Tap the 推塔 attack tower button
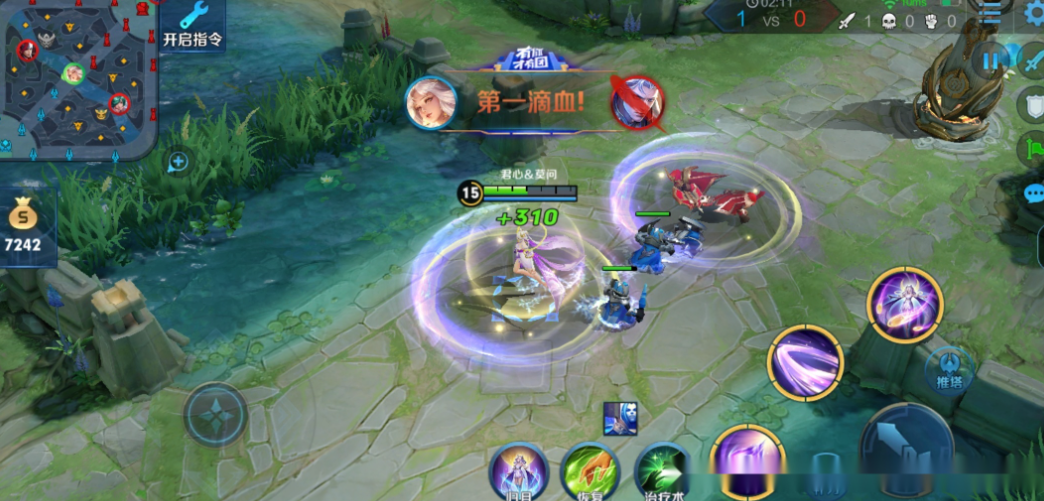 pos(949,370)
